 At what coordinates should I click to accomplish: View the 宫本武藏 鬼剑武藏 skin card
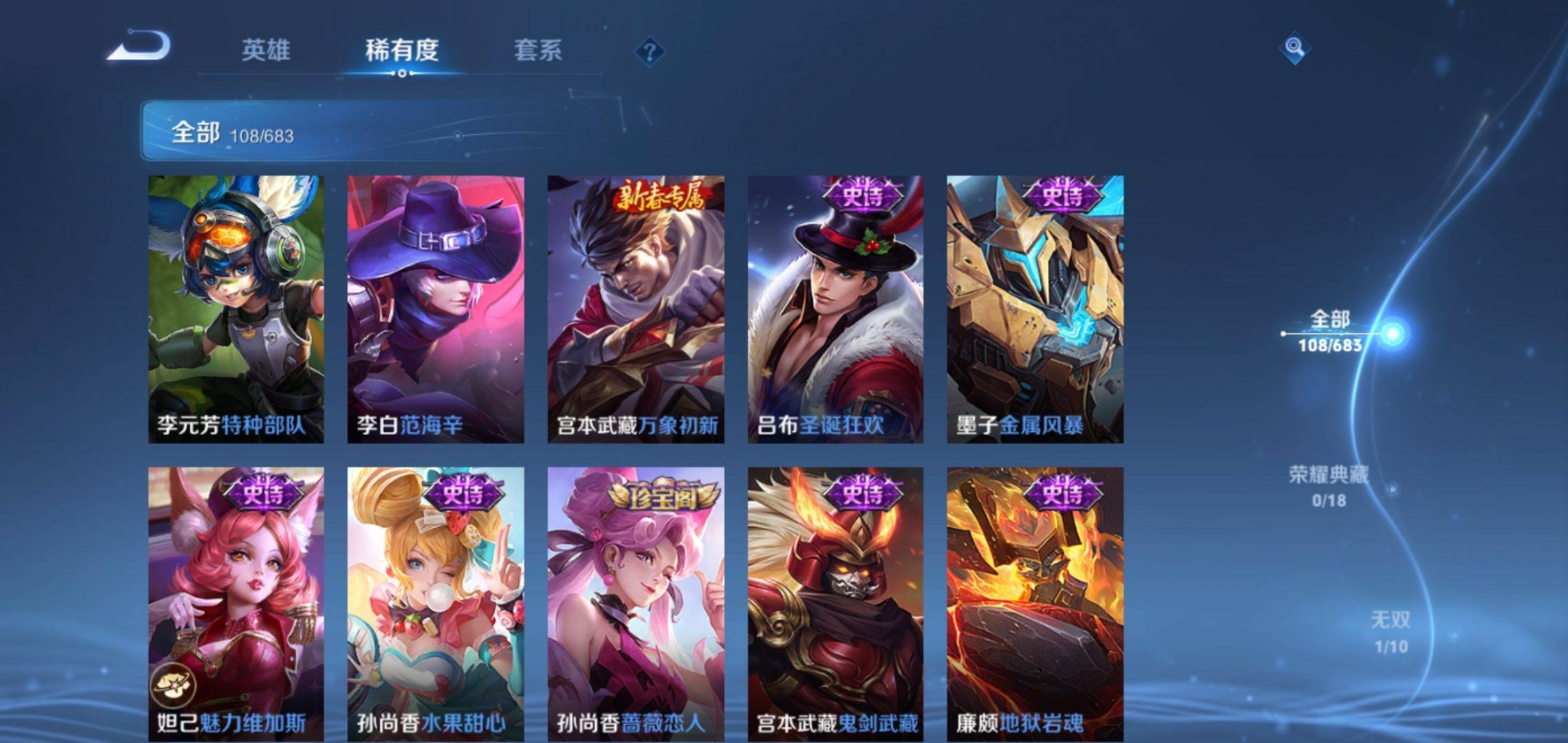(x=836, y=603)
